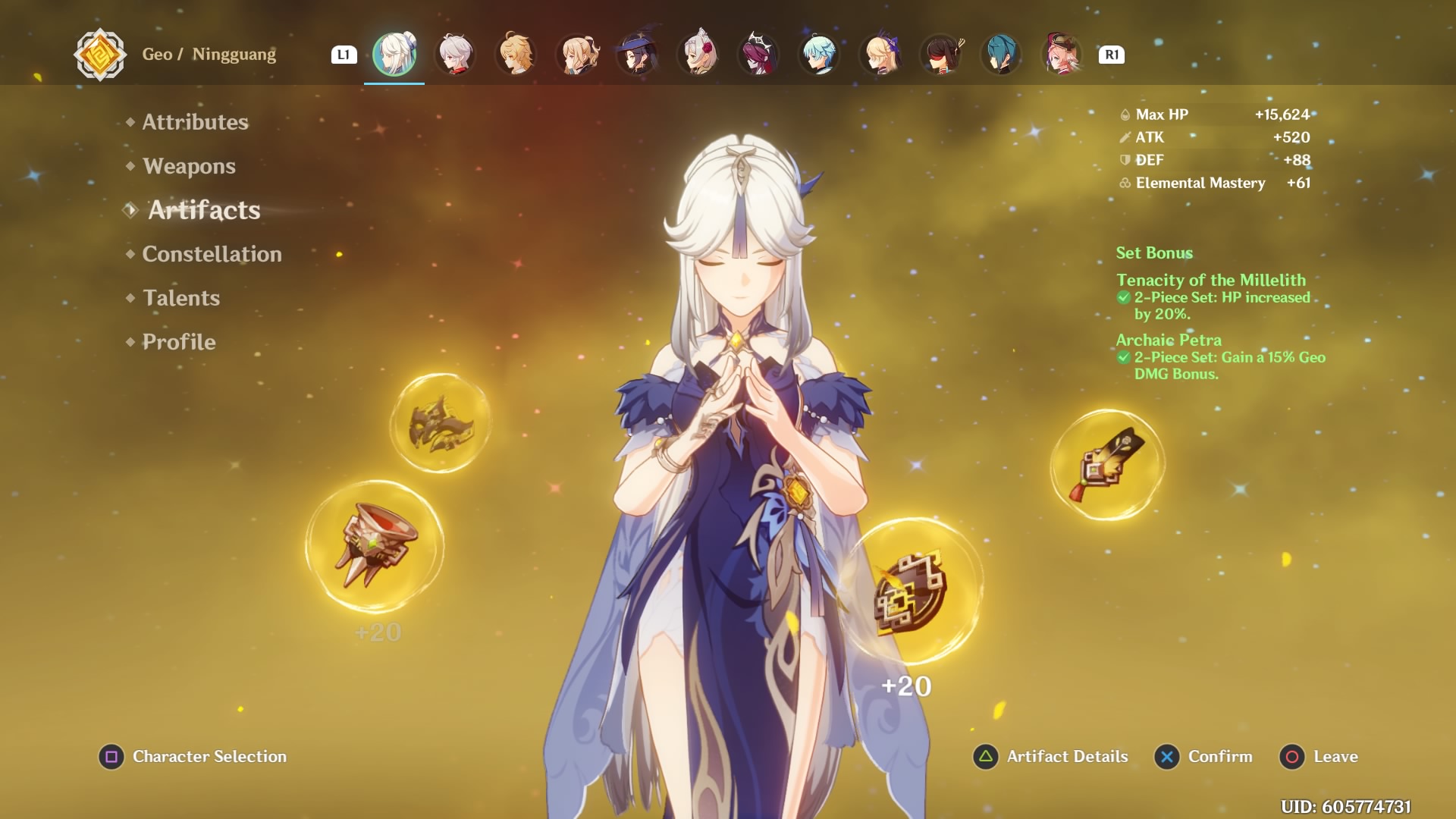1456x819 pixels.
Task: Choose Fischl's portrait with purple ribbon
Action: pos(880,55)
